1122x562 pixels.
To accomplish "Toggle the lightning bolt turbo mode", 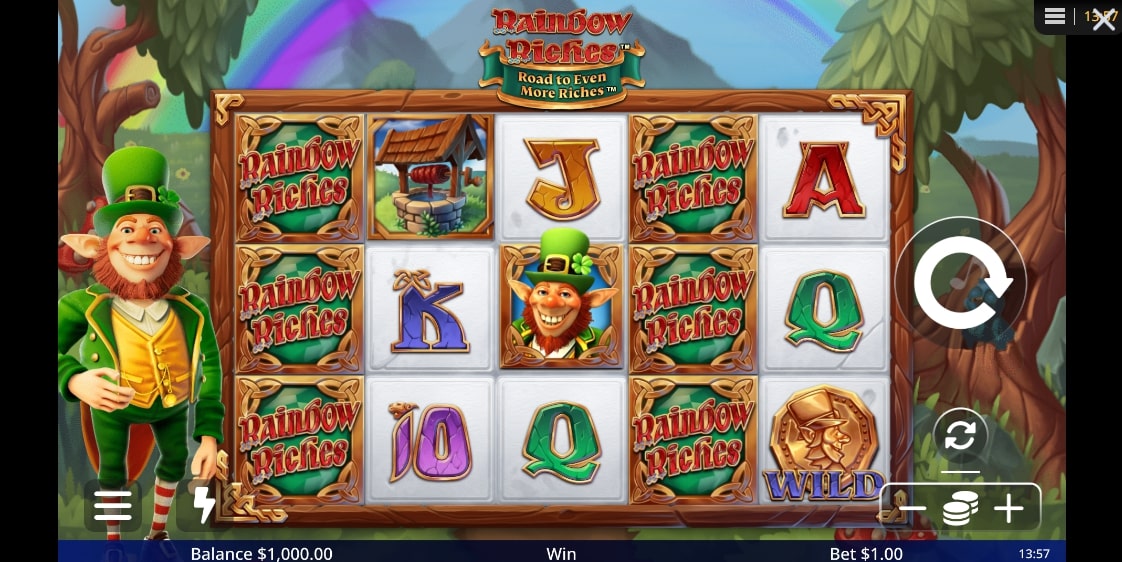I will tap(204, 506).
